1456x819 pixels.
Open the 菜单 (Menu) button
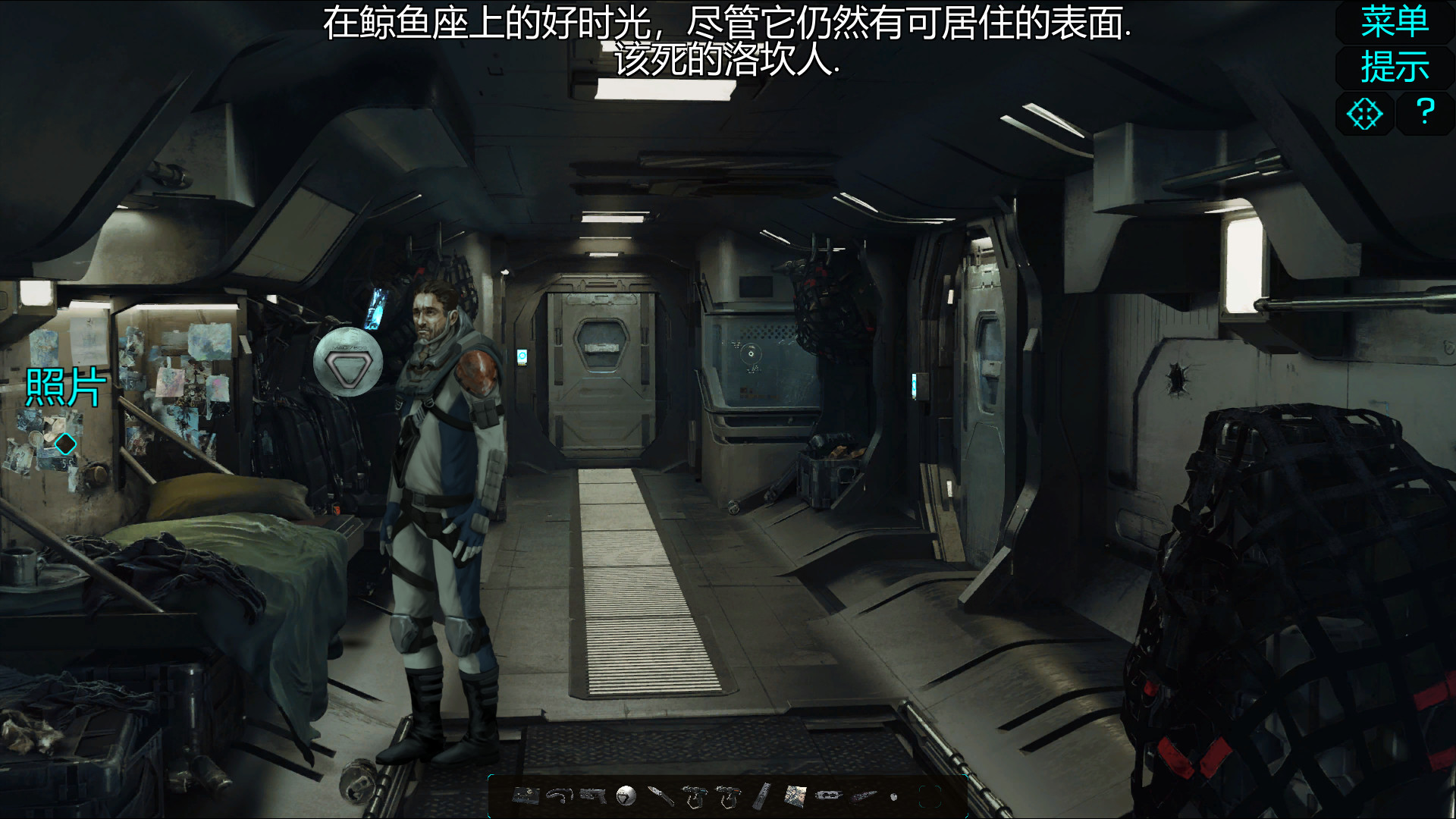(x=1394, y=21)
